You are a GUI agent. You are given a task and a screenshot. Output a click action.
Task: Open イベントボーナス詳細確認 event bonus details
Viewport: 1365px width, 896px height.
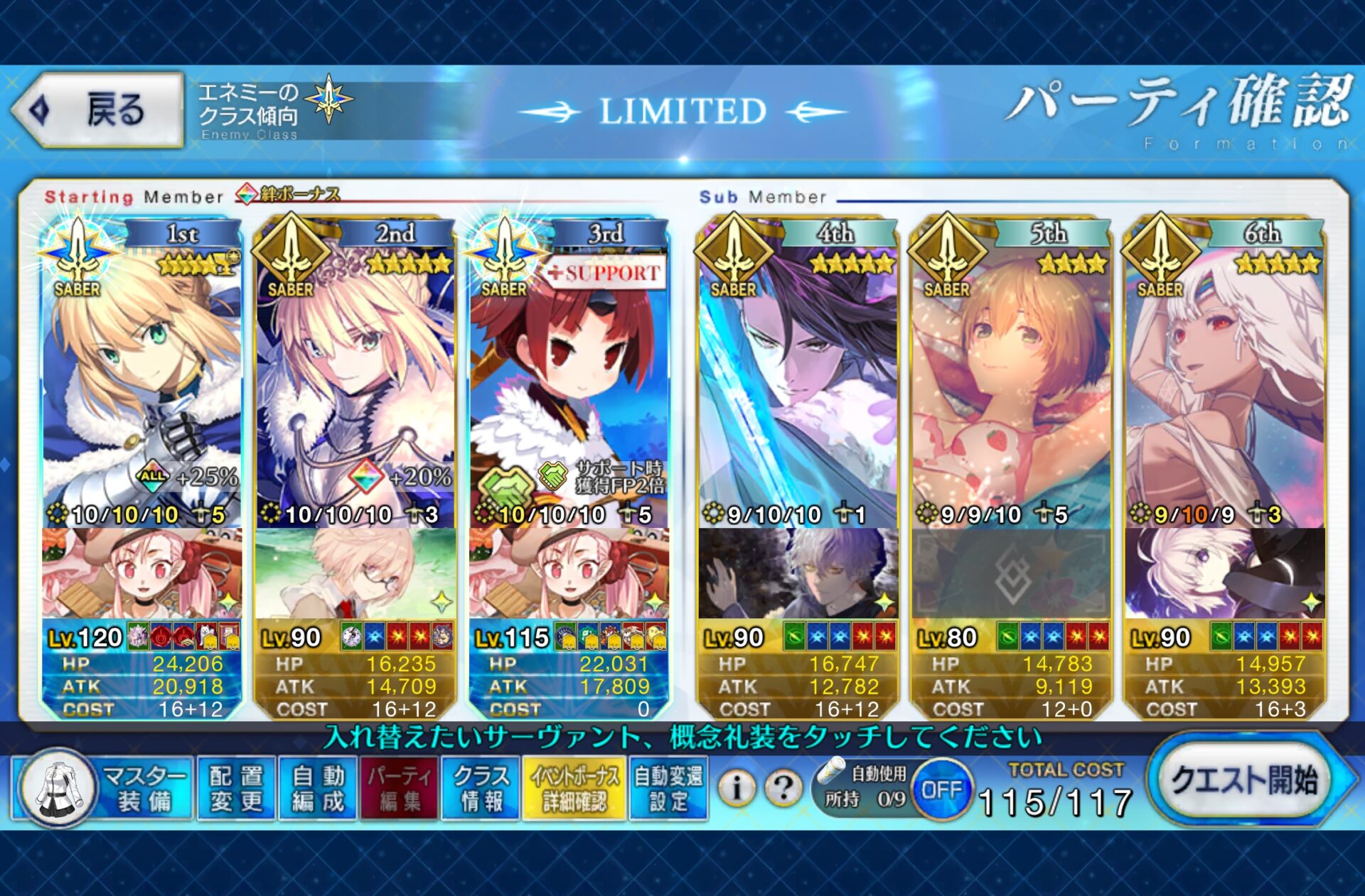pyautogui.click(x=574, y=789)
